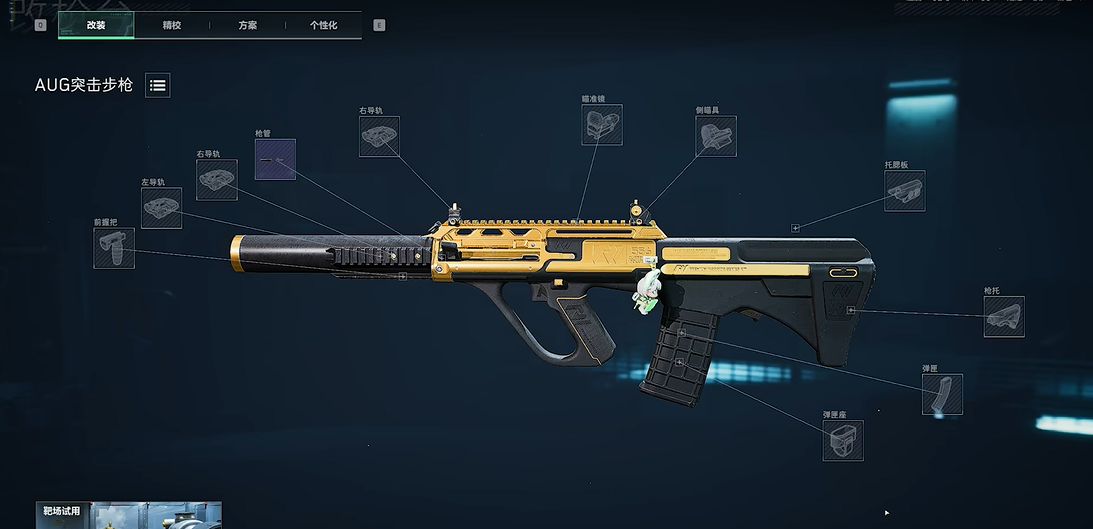Image resolution: width=1093 pixels, height=529 pixels.
Task: Choose the 托腮板 cheek rest slot
Action: tap(904, 191)
